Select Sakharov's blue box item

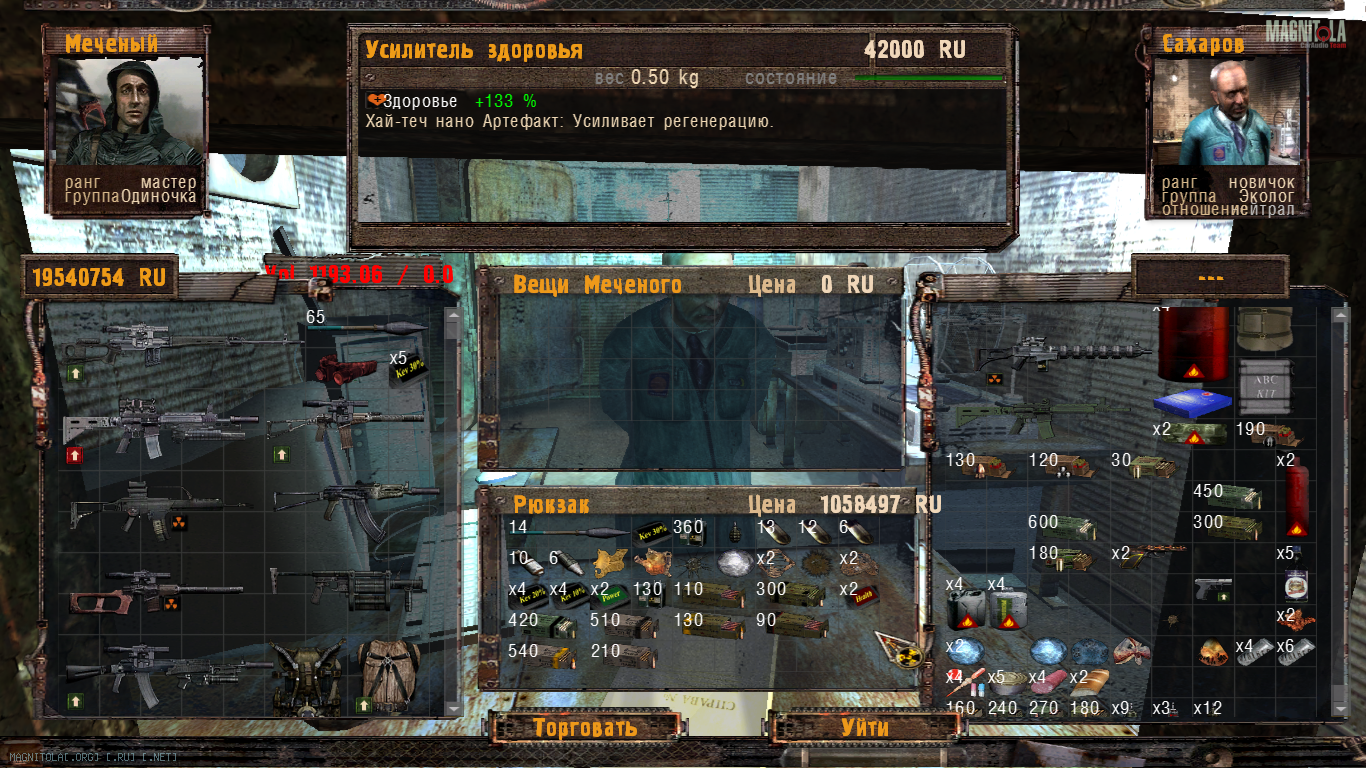1188,404
